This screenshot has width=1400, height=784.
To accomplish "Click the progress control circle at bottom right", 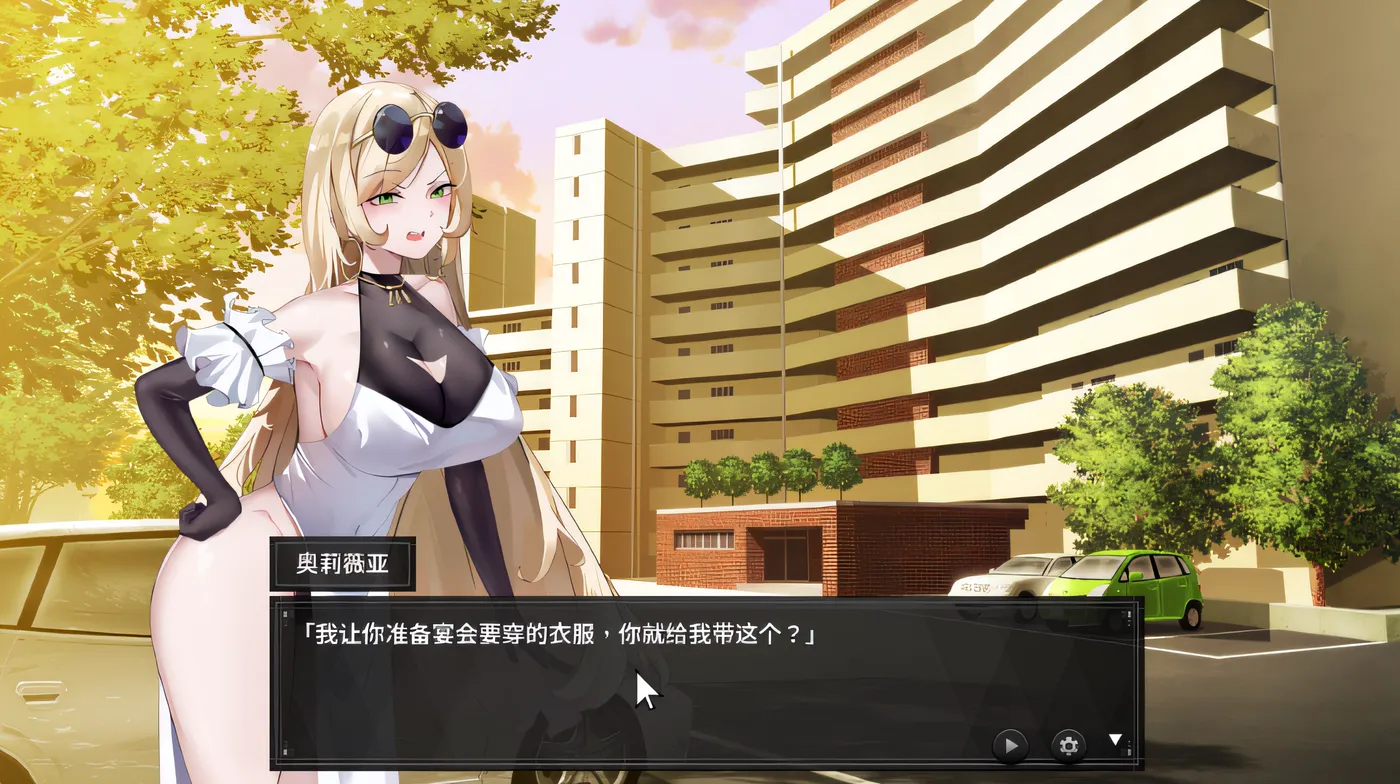I will [1010, 744].
